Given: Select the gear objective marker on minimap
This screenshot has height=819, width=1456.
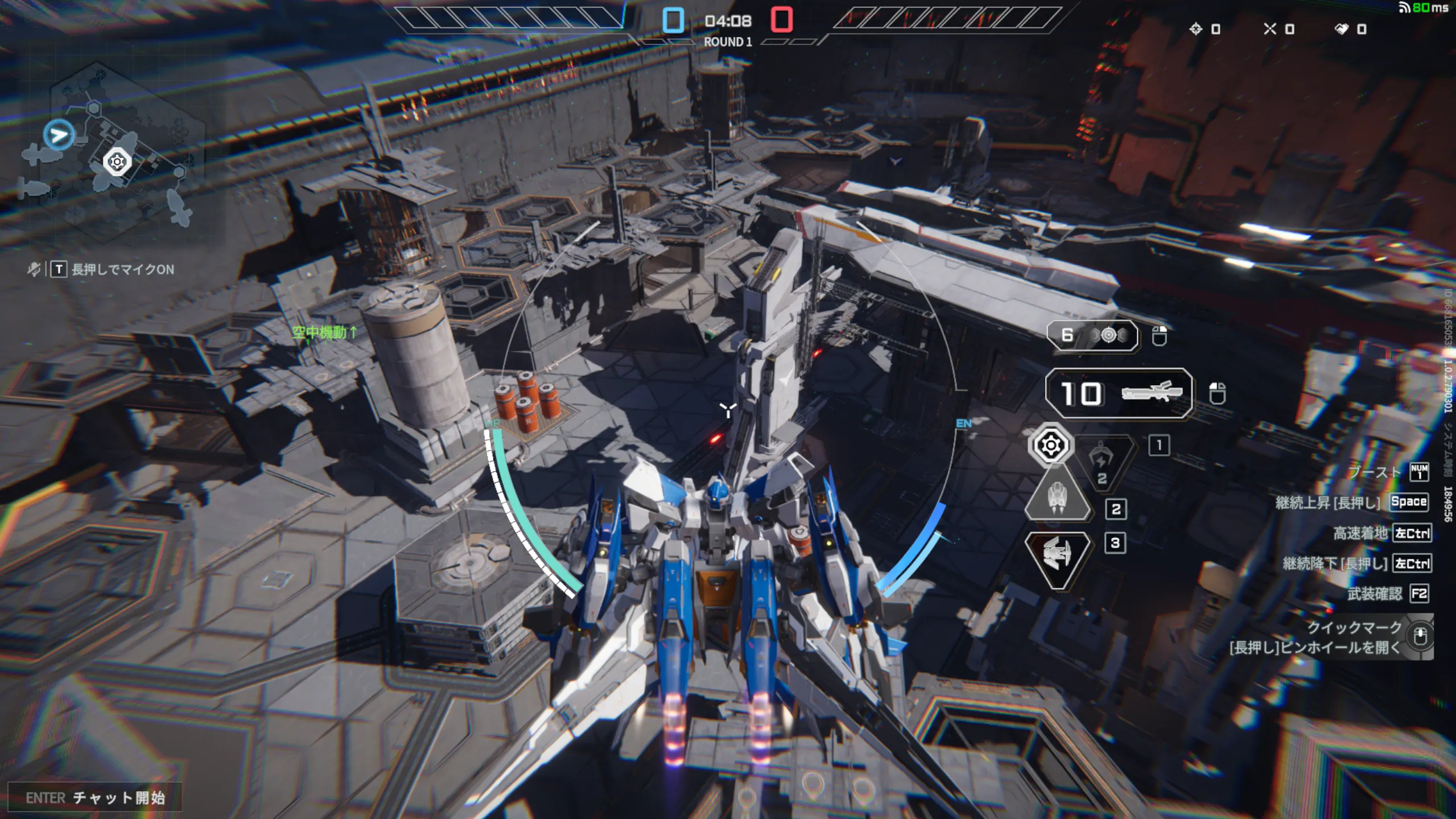Looking at the screenshot, I should [117, 162].
